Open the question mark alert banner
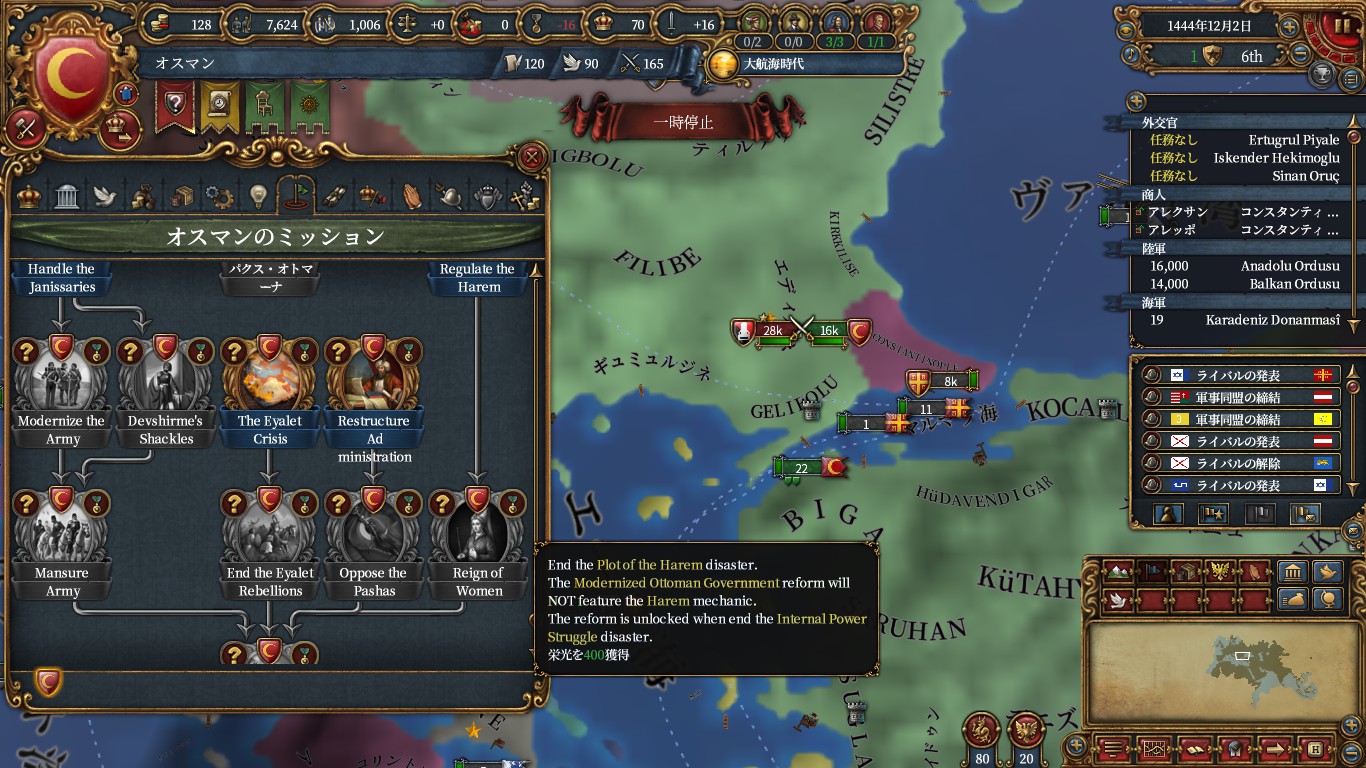 tap(175, 105)
